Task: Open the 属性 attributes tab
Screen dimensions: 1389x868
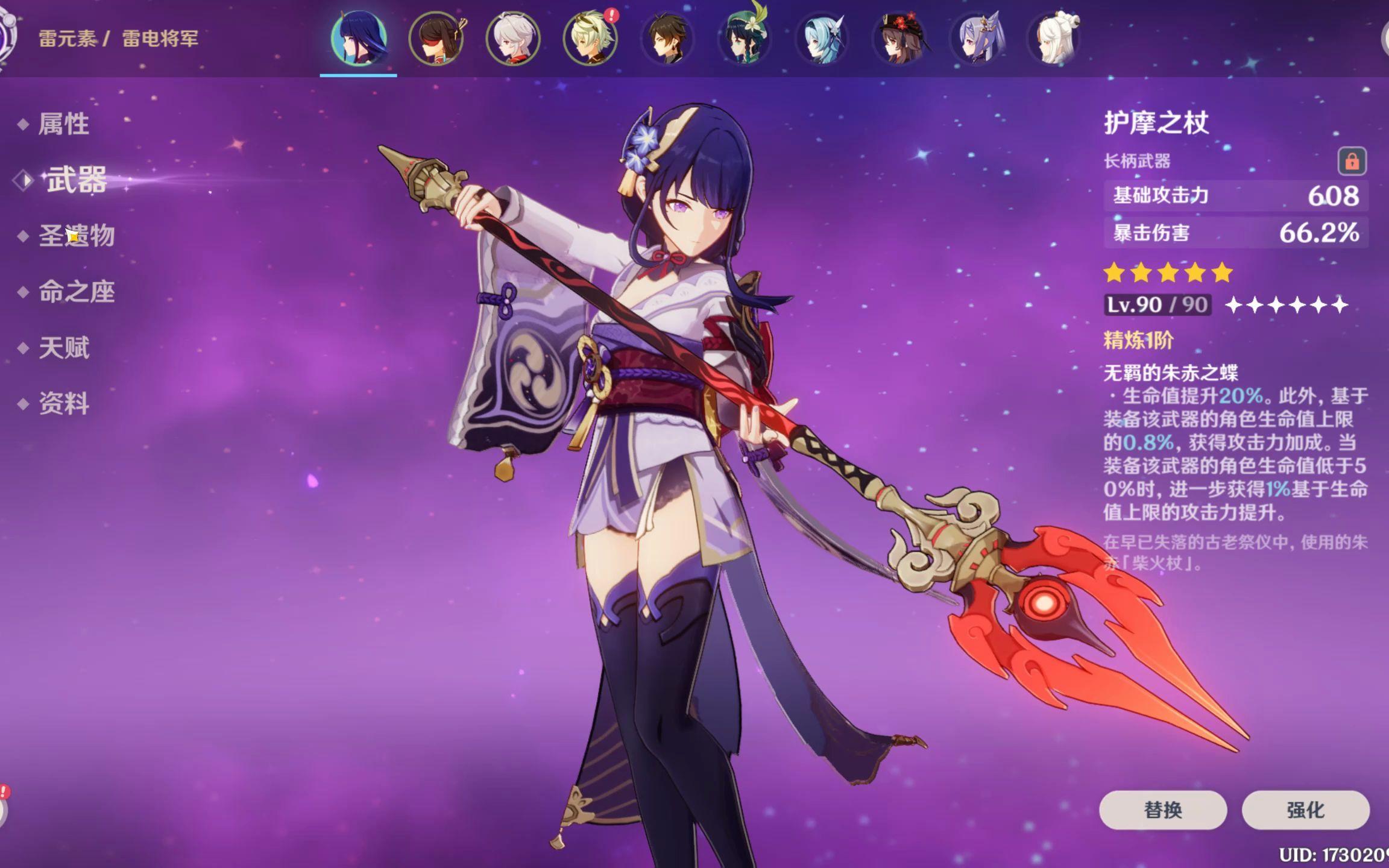Action: coord(63,124)
